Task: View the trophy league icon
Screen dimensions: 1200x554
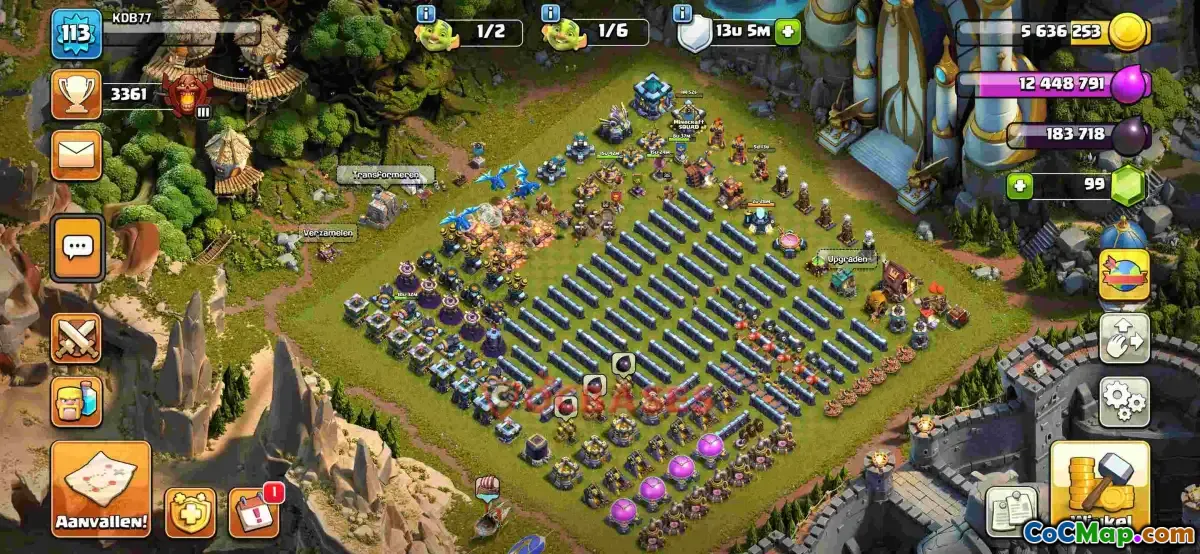Action: pos(77,95)
